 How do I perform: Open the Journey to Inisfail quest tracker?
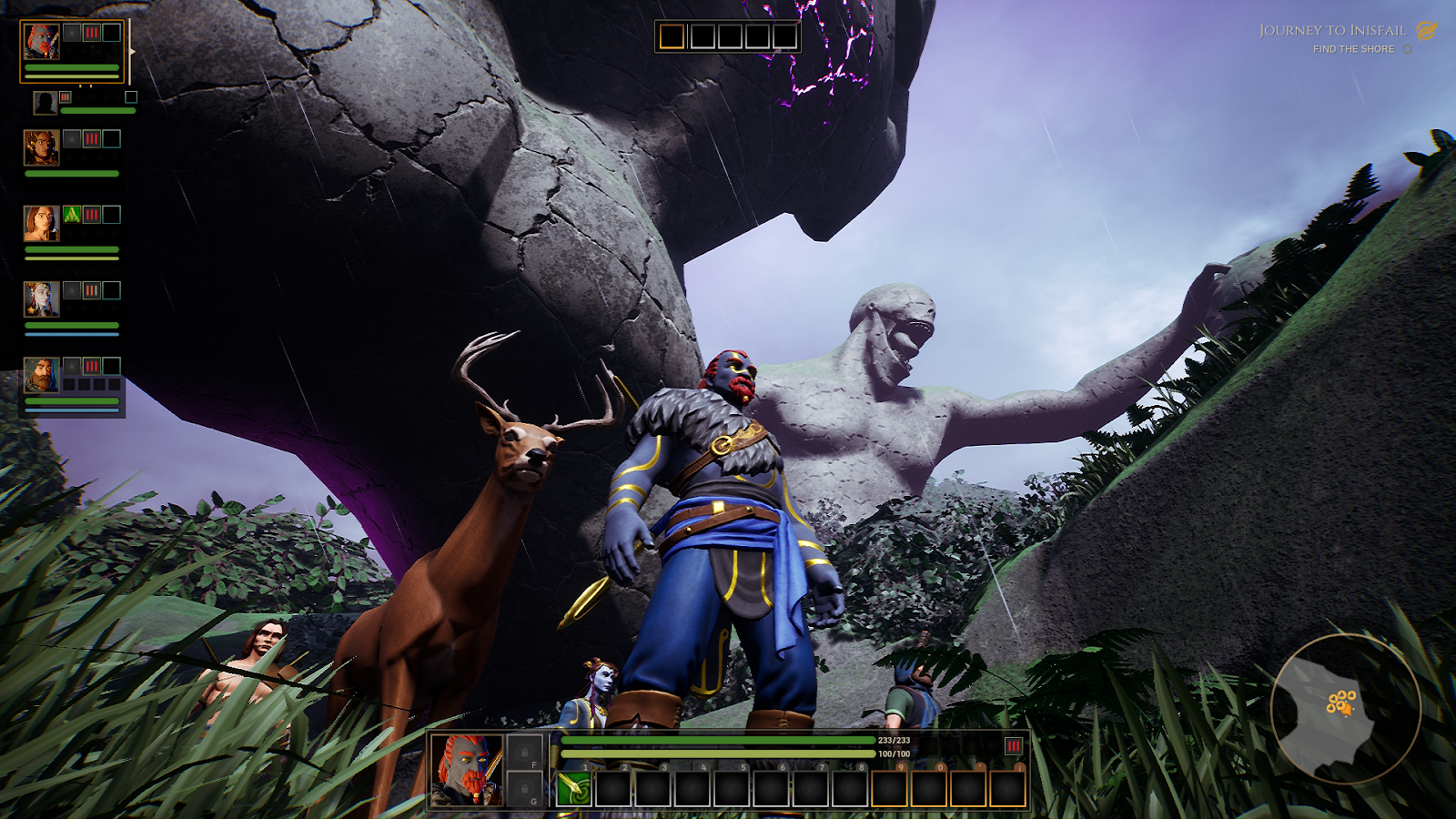click(x=1332, y=31)
